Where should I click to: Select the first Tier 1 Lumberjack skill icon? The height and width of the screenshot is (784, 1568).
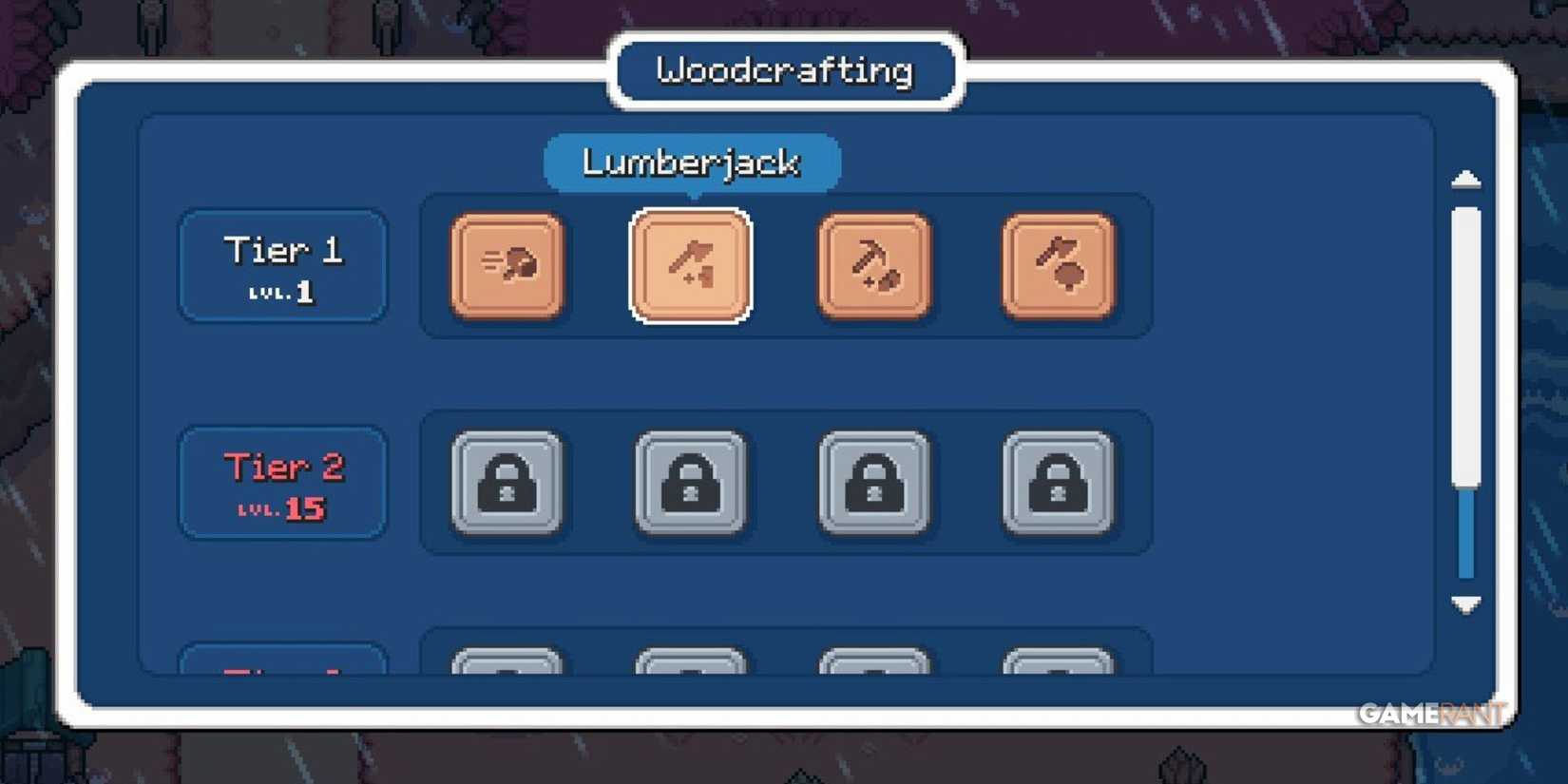(508, 266)
